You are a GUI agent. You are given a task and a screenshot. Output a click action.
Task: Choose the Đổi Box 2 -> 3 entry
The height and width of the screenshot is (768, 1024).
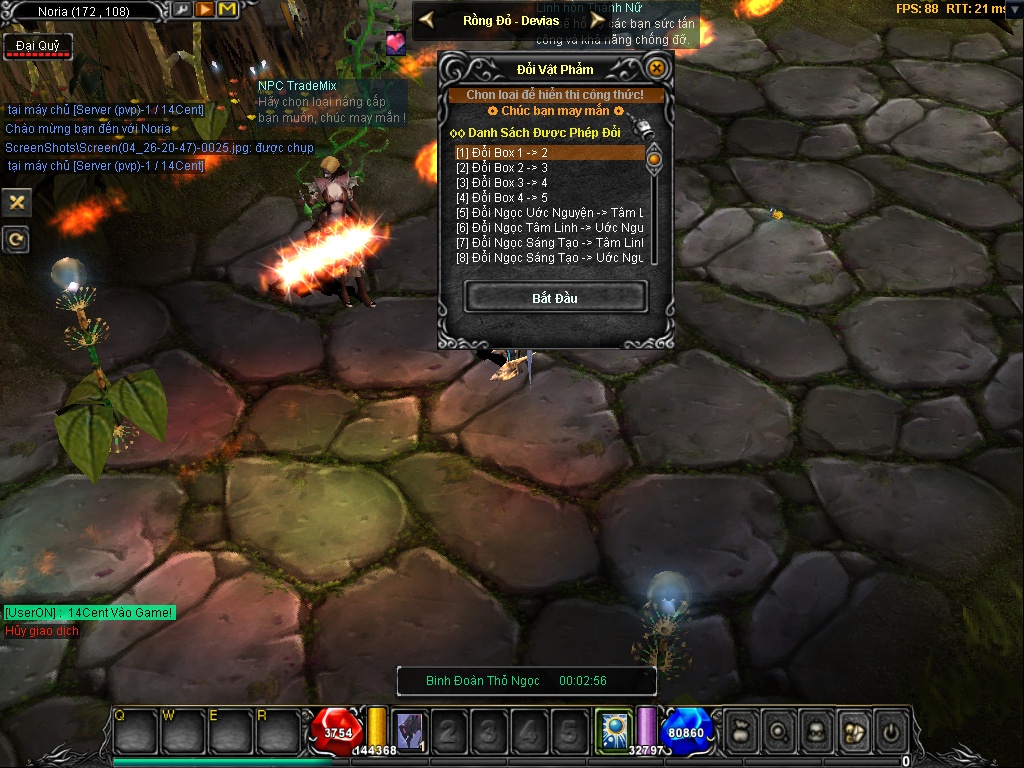pos(548,168)
